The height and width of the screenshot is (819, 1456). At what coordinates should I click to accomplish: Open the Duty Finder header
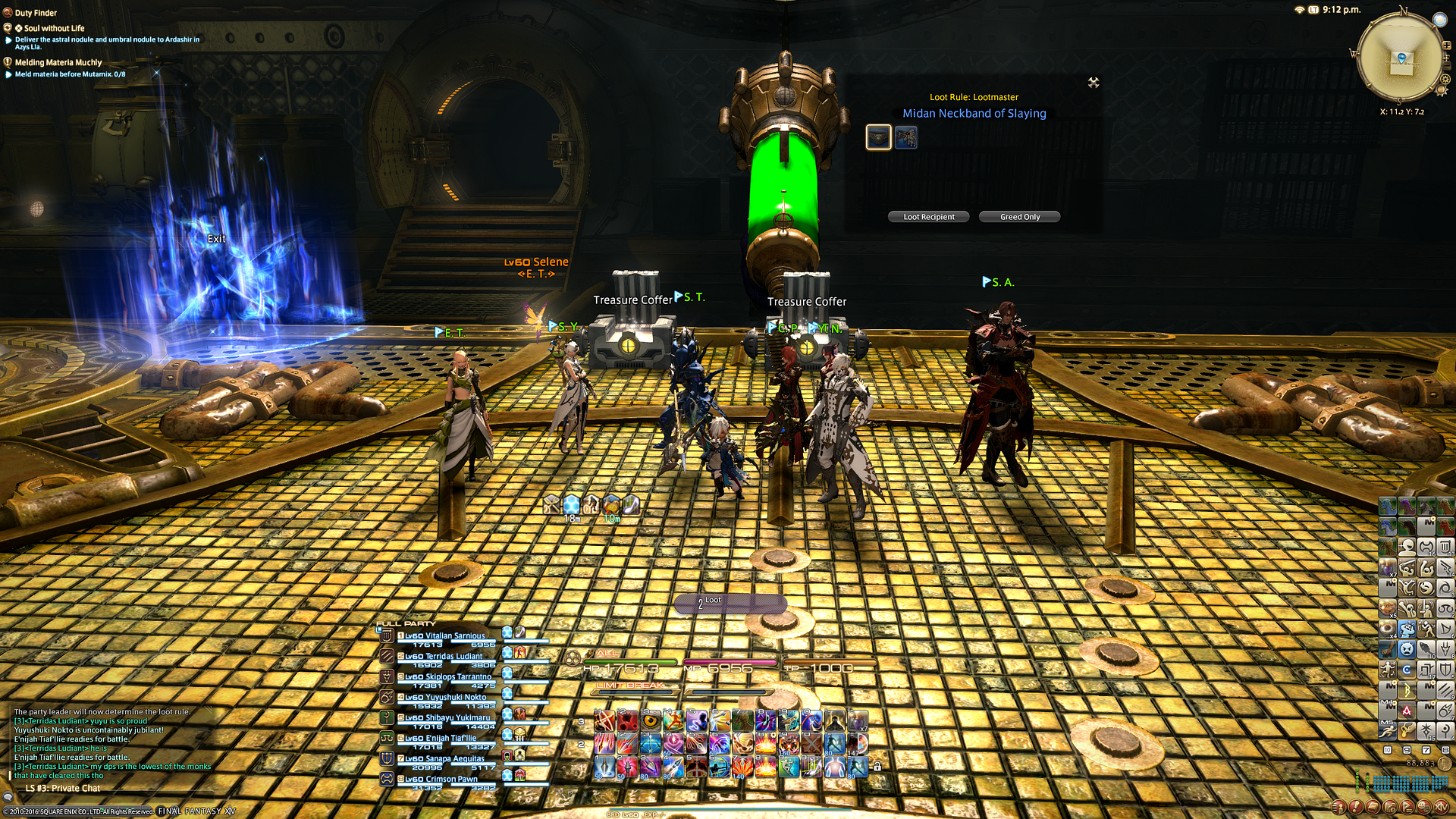[36, 13]
